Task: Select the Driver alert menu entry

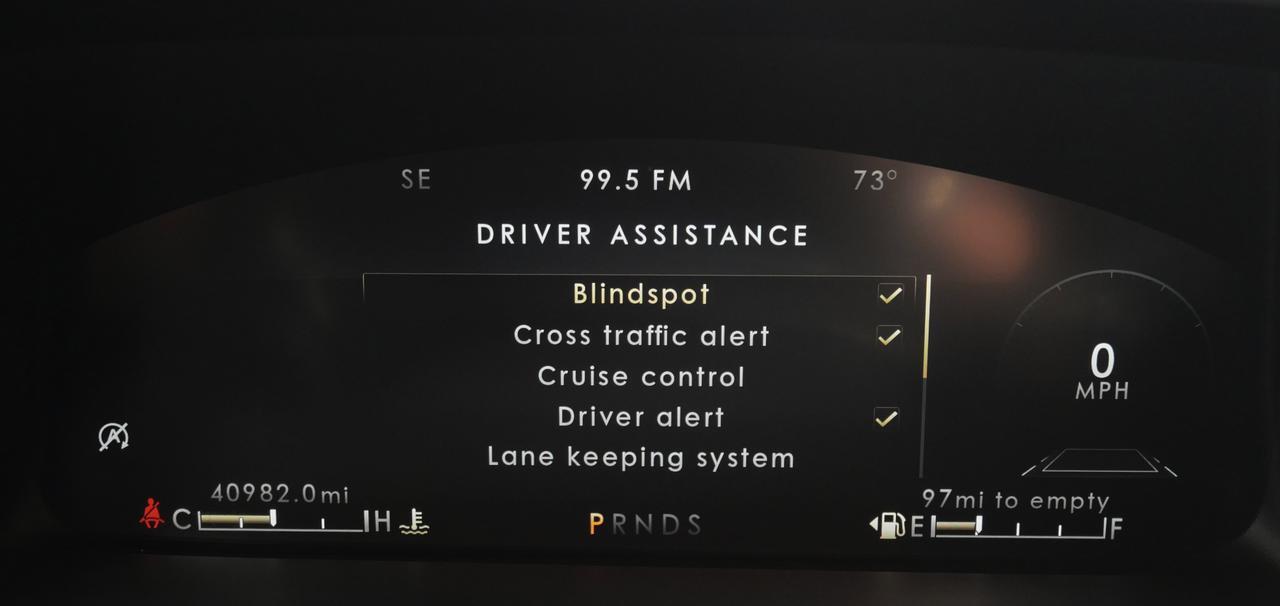Action: [x=641, y=417]
